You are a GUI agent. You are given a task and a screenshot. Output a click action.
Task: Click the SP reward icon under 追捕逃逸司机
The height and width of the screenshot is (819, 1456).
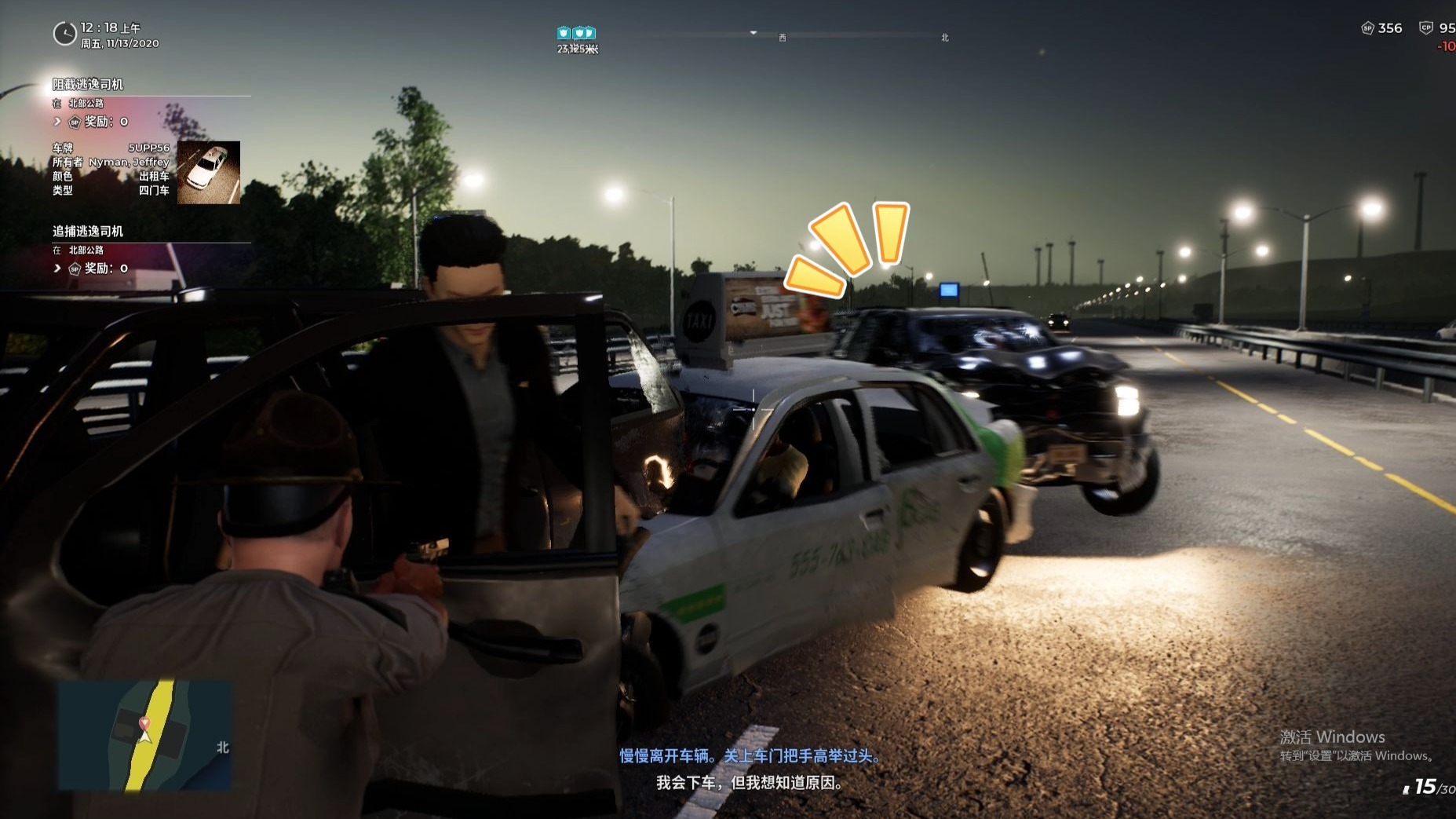(73, 268)
